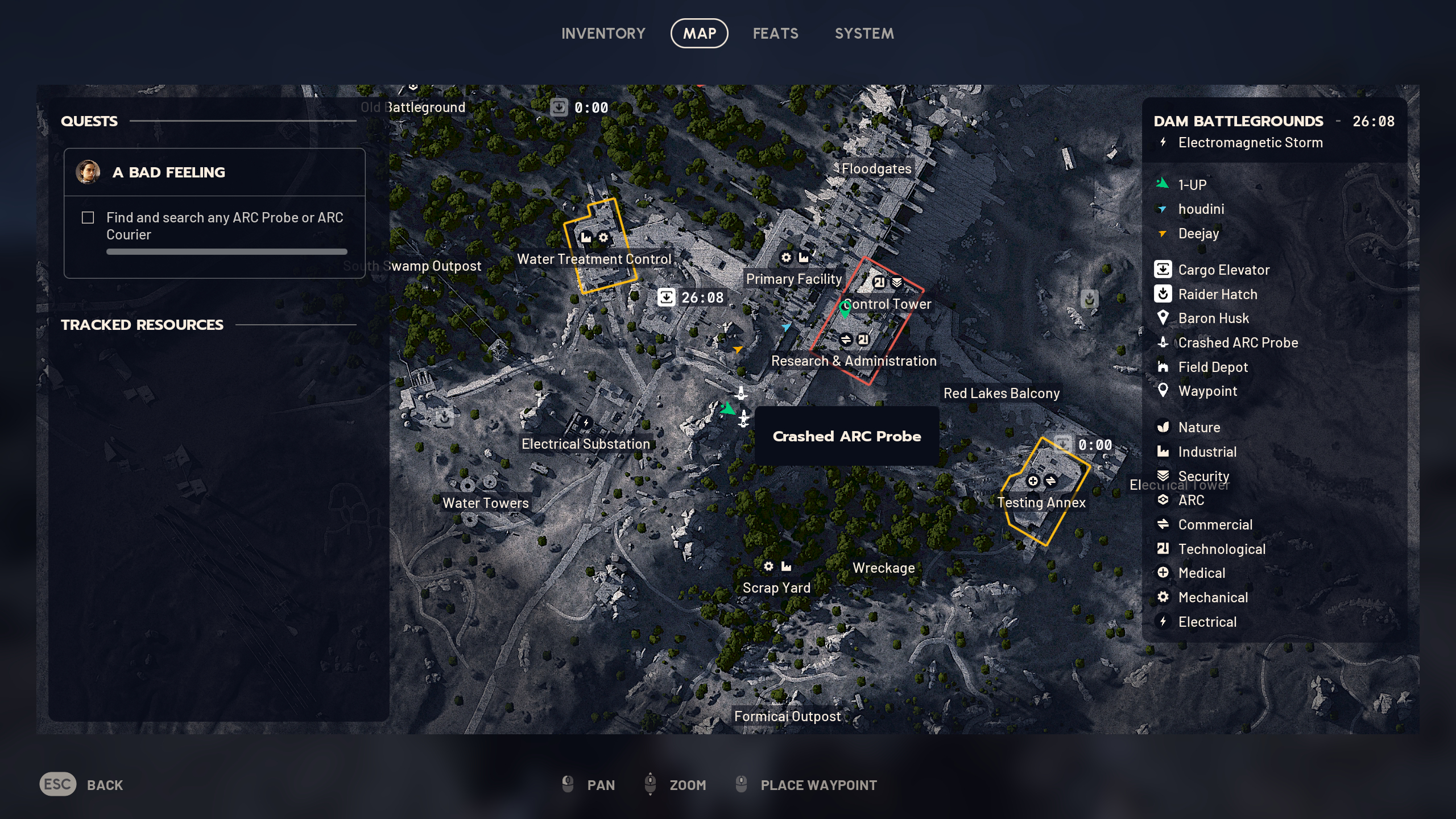Click the Industrial icon beside Scrap Yard
Screen dimensions: 1456x819
(x=787, y=566)
